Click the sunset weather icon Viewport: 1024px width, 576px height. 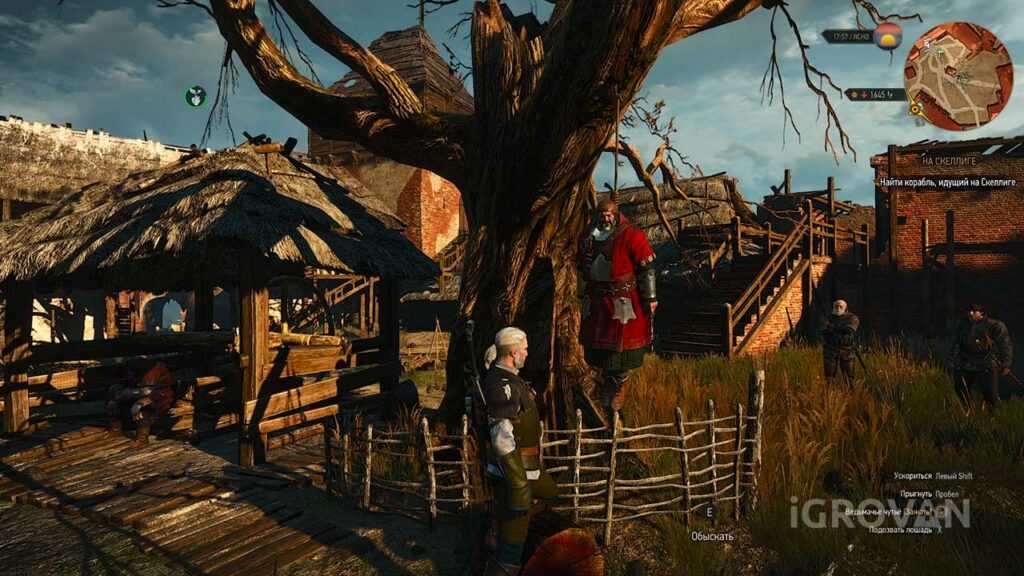[x=887, y=37]
